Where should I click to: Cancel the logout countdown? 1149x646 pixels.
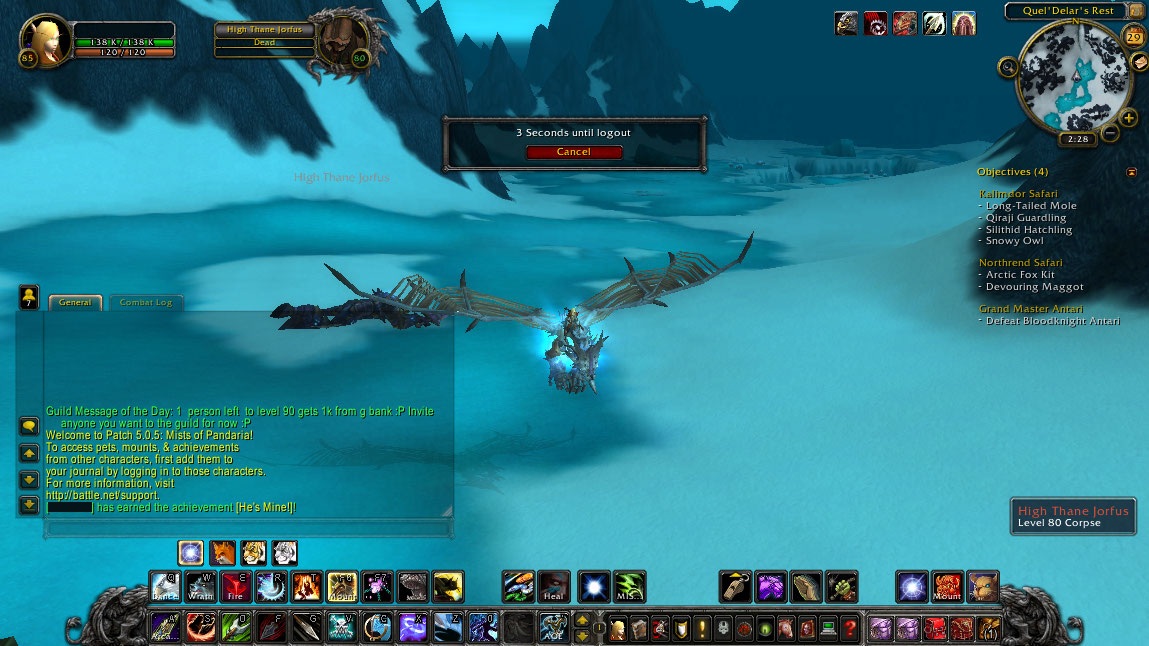(574, 152)
